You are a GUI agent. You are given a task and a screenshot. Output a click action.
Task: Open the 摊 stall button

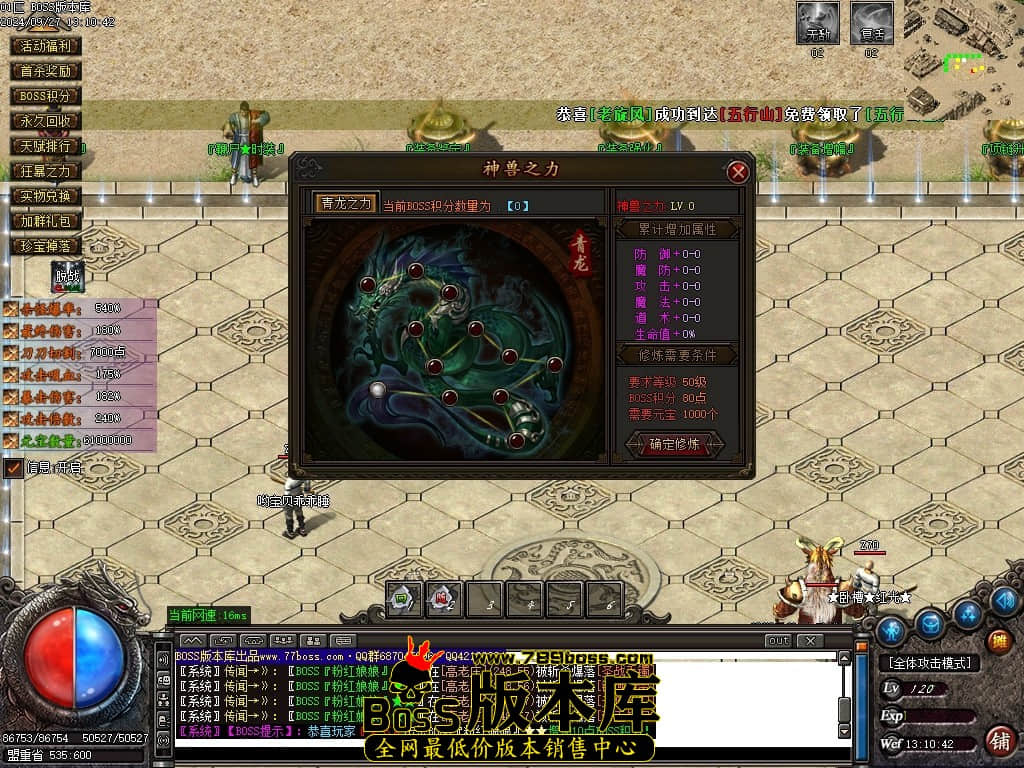tap(998, 642)
